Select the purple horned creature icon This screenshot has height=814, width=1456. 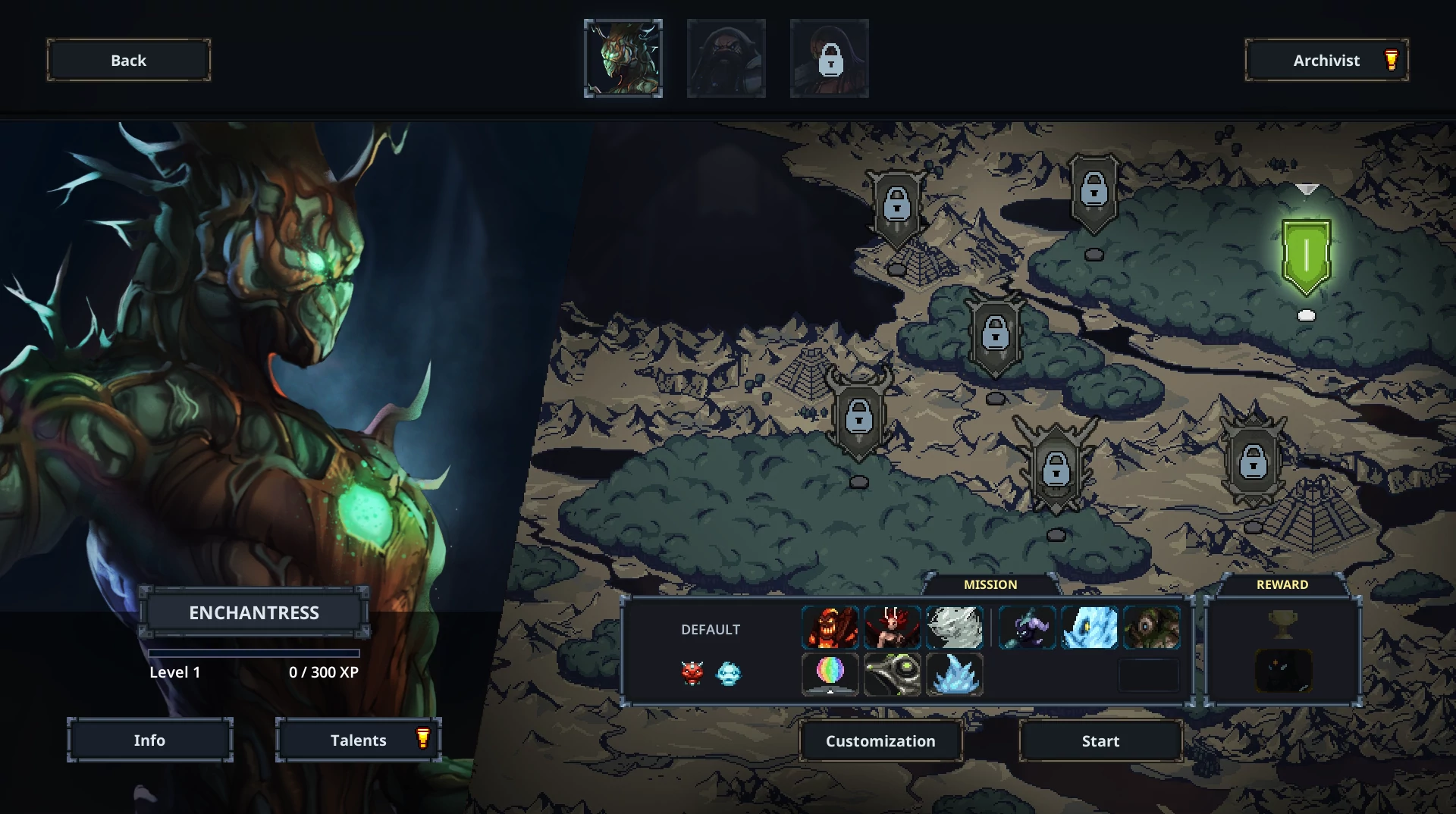pos(1028,628)
